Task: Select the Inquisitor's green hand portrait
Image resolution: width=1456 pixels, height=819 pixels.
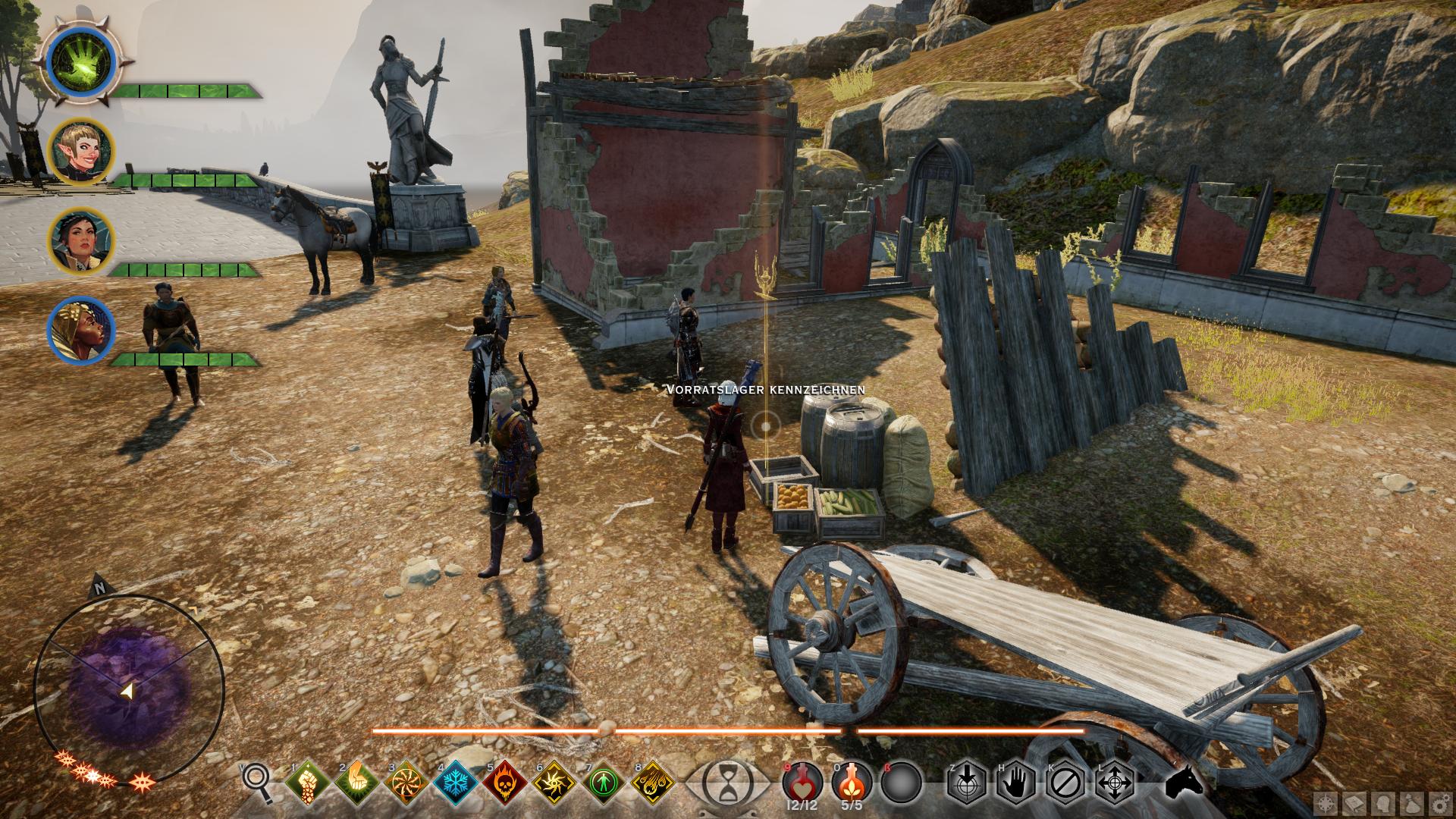Action: pos(81,60)
